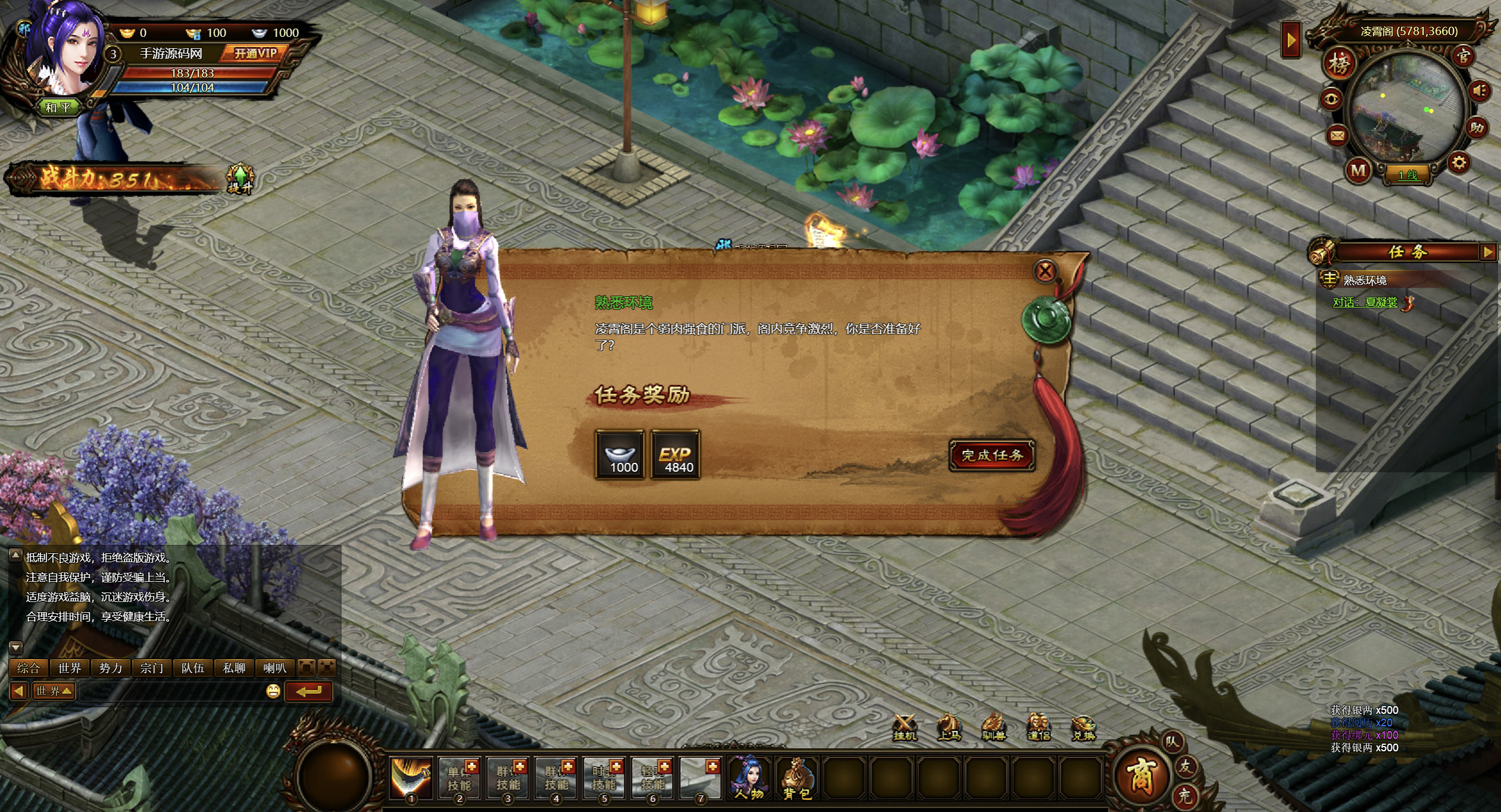Send chat with the red enter button
The image size is (1501, 812).
coord(308,691)
